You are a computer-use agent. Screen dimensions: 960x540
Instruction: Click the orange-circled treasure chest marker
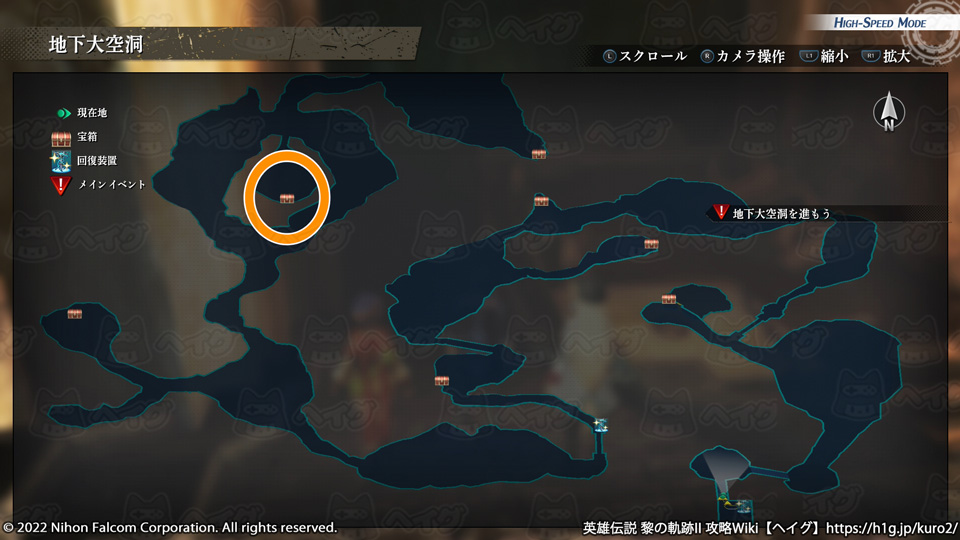pos(287,198)
